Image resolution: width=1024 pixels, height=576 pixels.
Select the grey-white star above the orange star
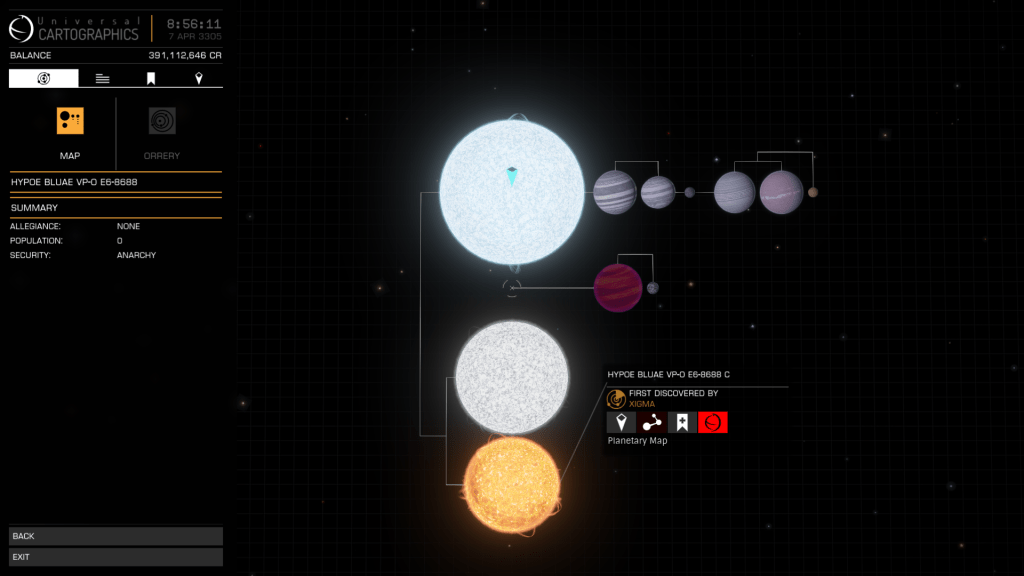(x=512, y=377)
